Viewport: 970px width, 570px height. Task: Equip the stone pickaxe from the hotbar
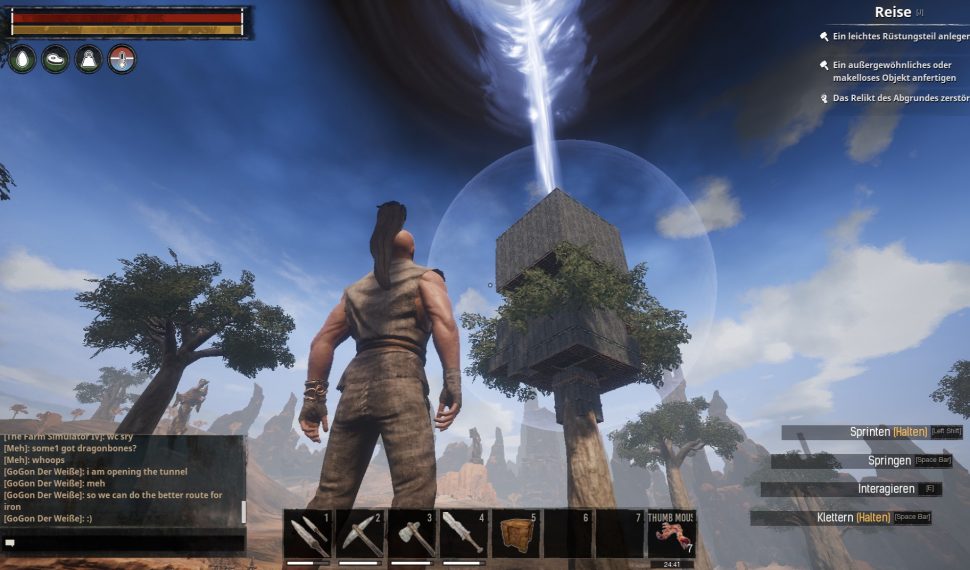(x=359, y=535)
